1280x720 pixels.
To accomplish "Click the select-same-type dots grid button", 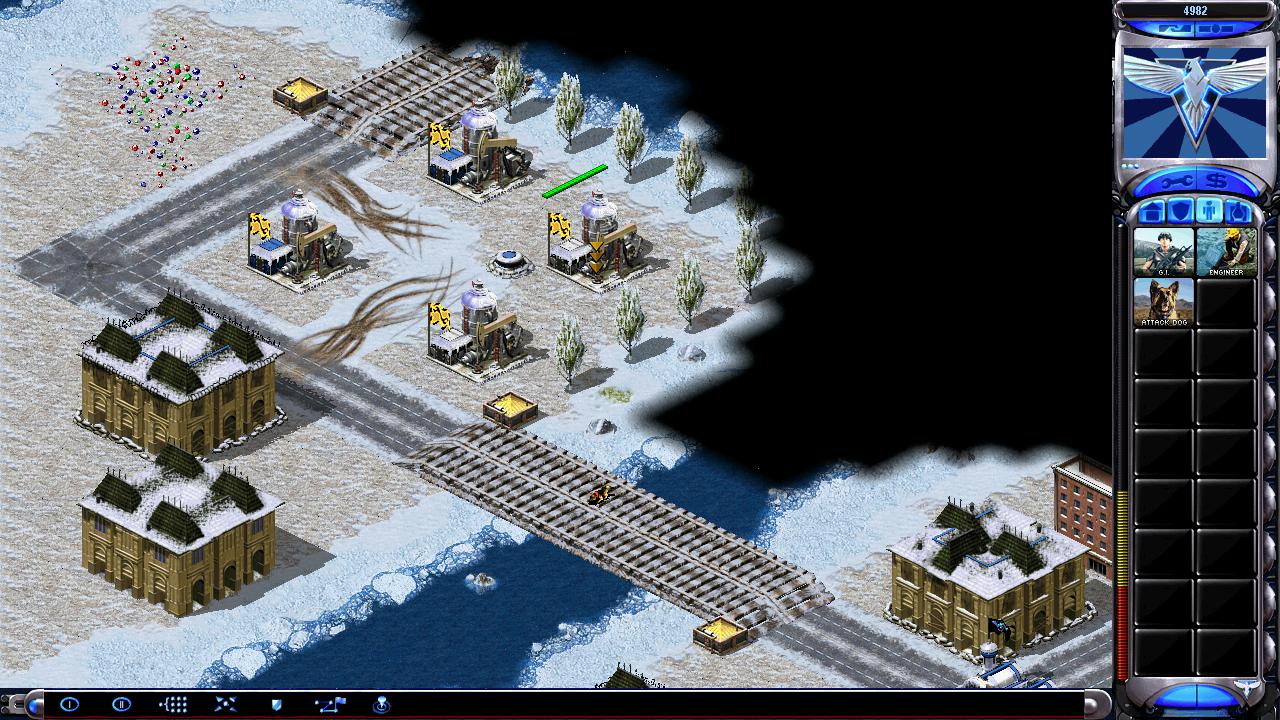I will 173,704.
